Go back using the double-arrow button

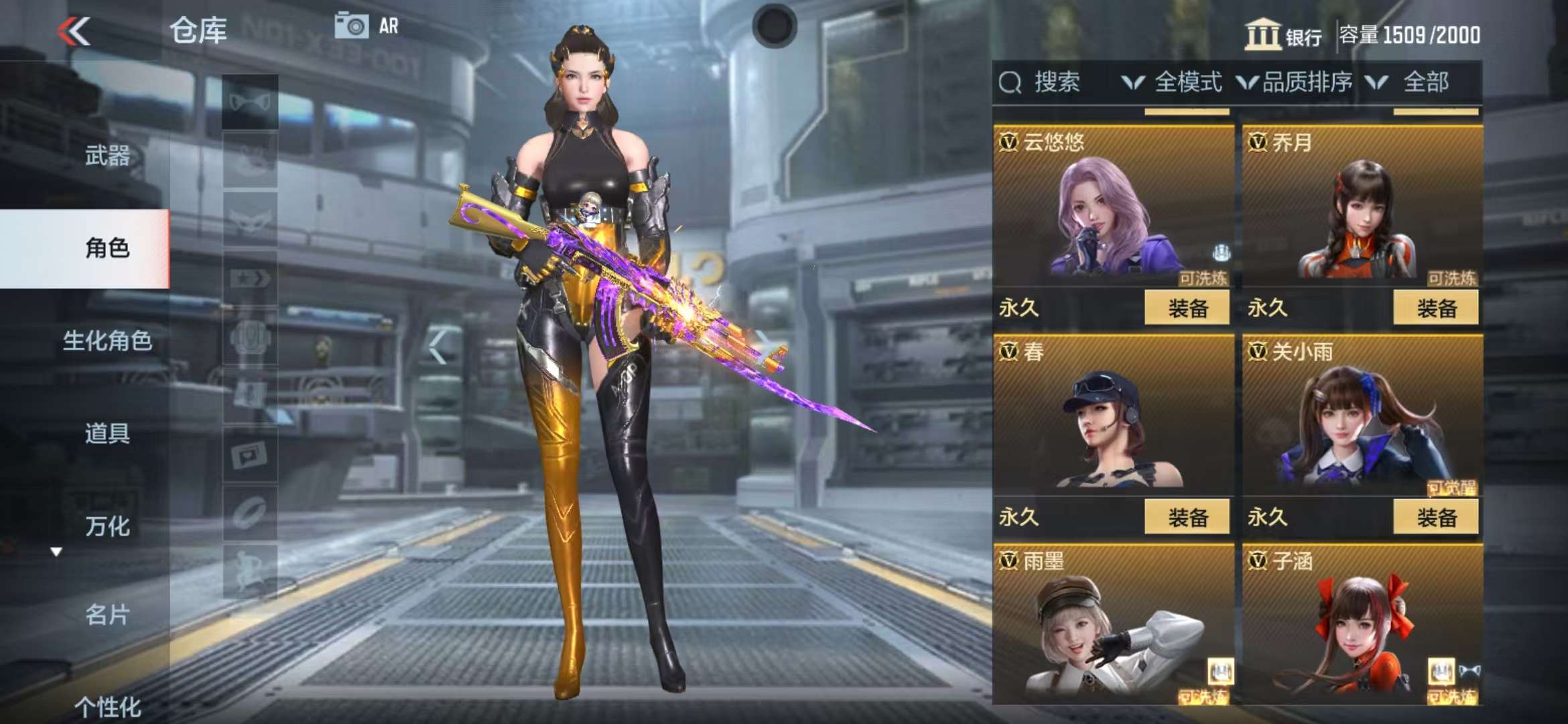[x=74, y=31]
